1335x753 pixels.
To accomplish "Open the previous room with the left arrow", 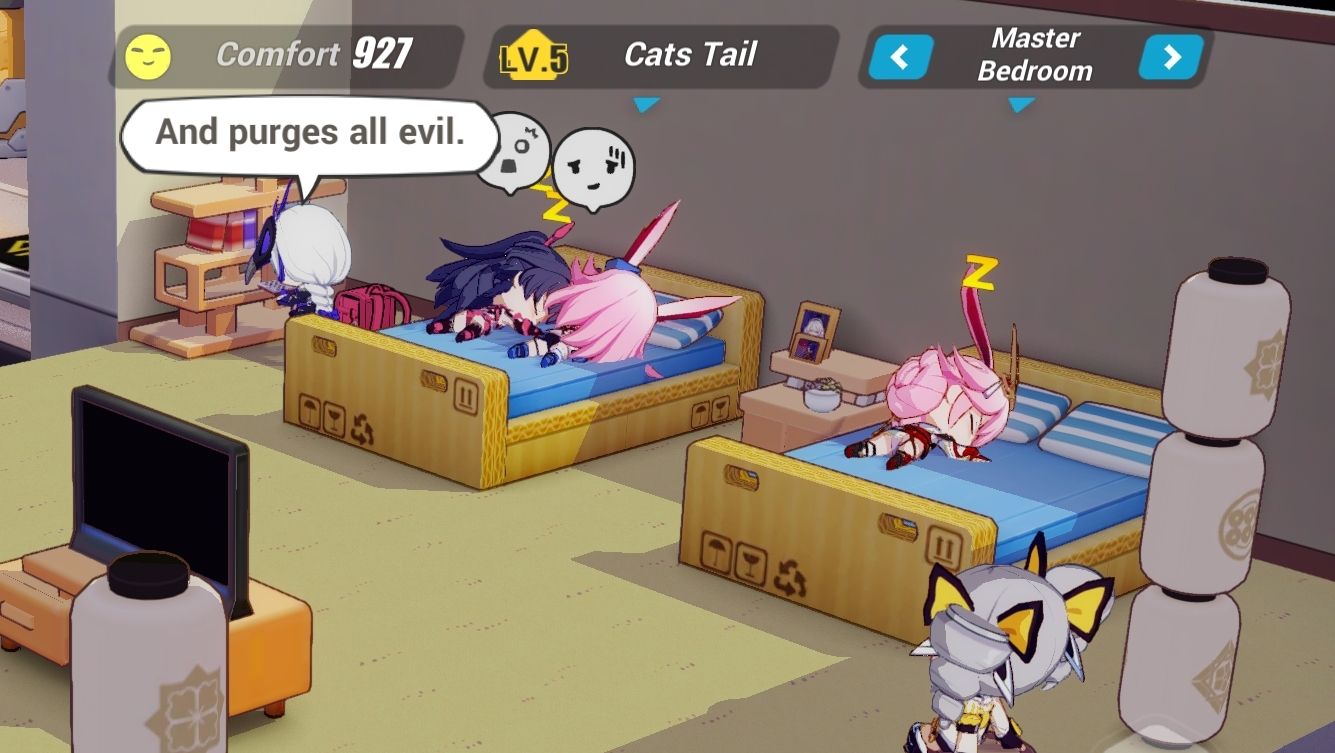I will [900, 57].
